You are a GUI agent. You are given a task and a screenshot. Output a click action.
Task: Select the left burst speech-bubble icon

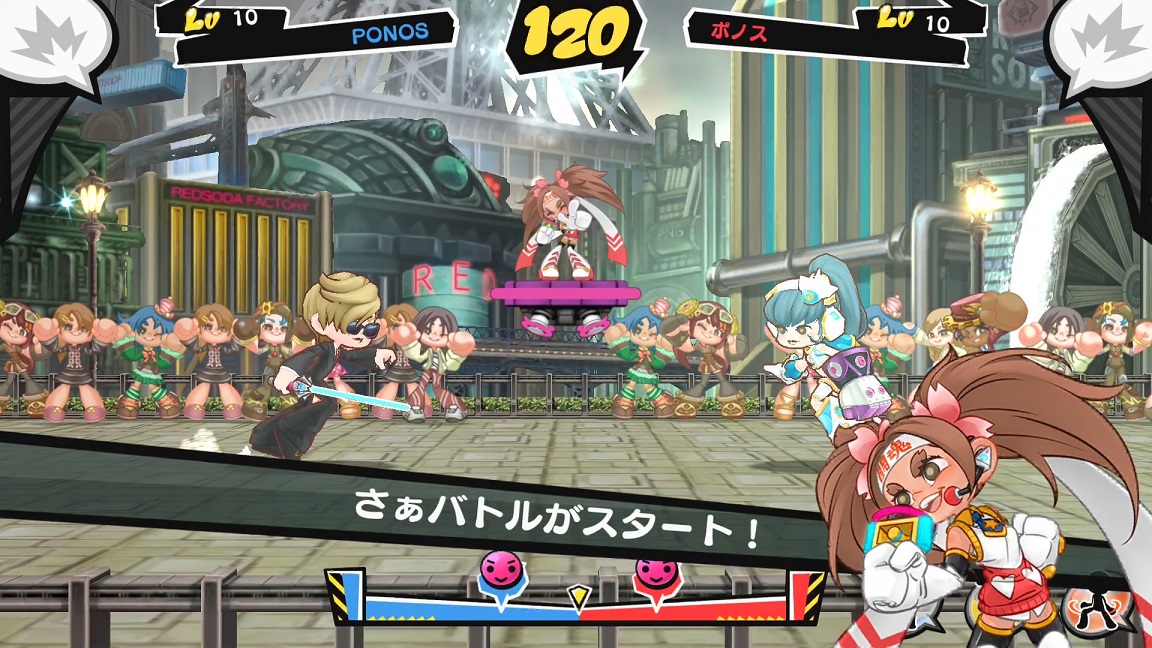(x=46, y=40)
